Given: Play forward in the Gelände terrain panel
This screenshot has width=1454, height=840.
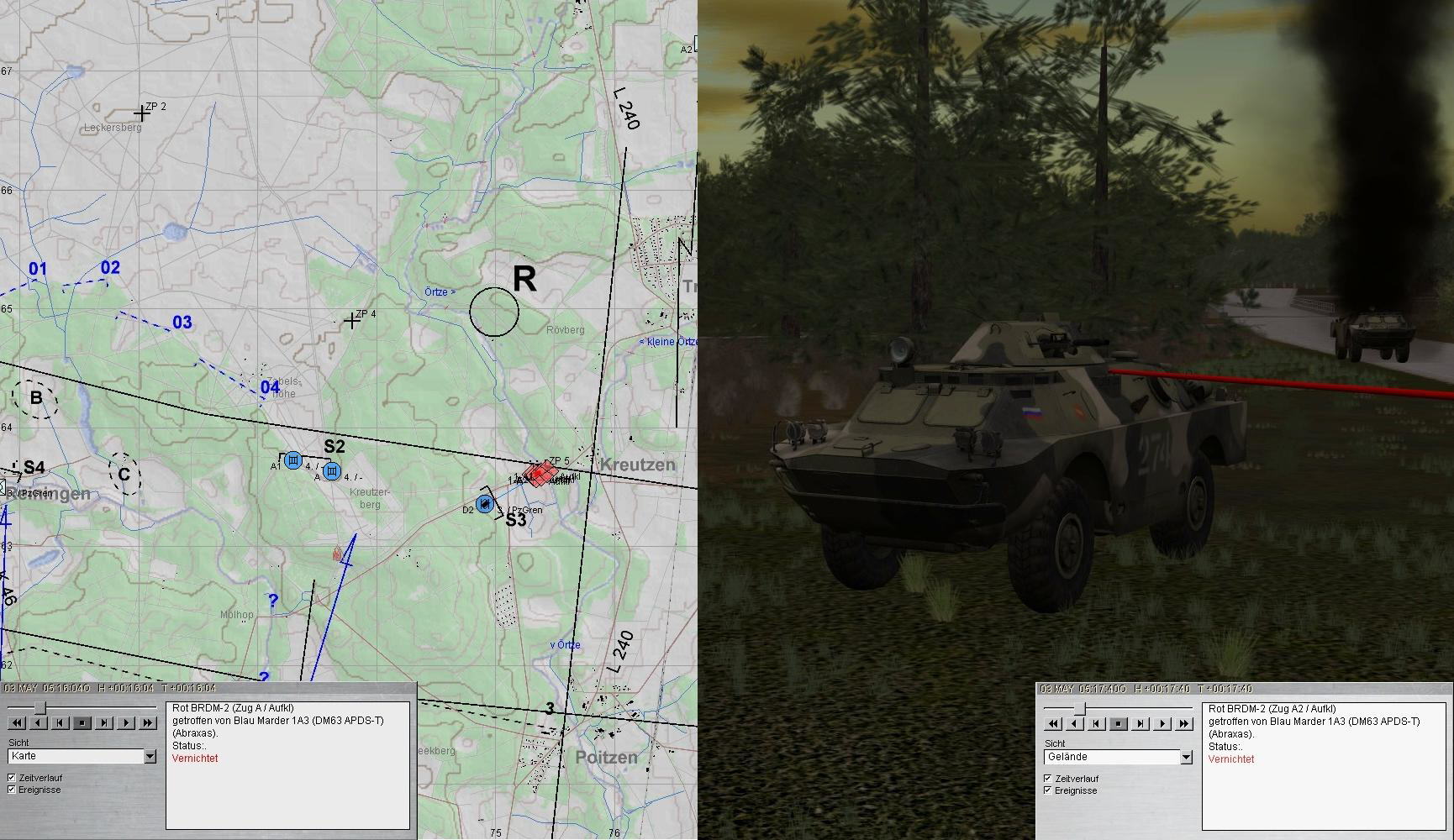Looking at the screenshot, I should point(1162,723).
